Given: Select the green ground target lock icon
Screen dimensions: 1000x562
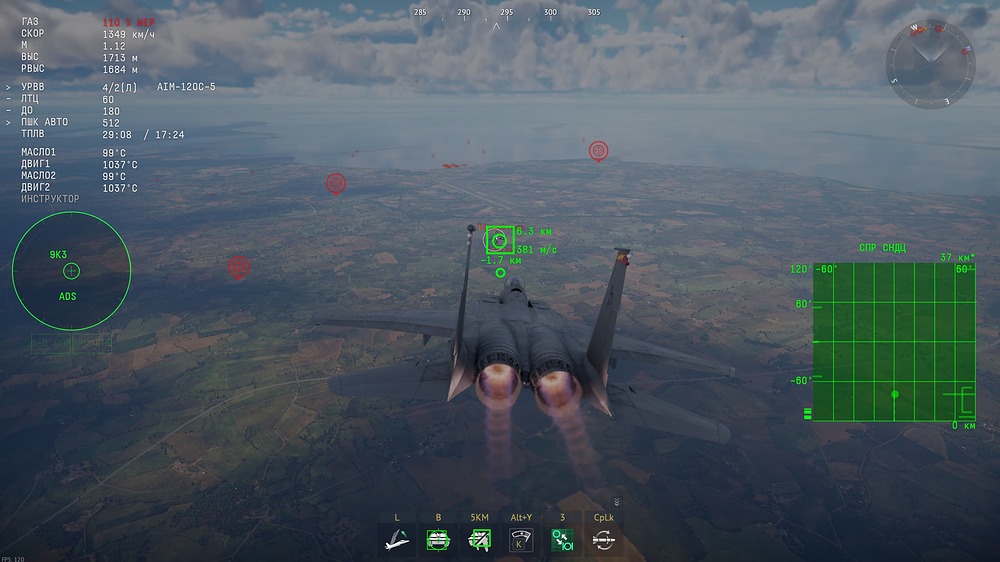Looking at the screenshot, I should coord(438,540).
